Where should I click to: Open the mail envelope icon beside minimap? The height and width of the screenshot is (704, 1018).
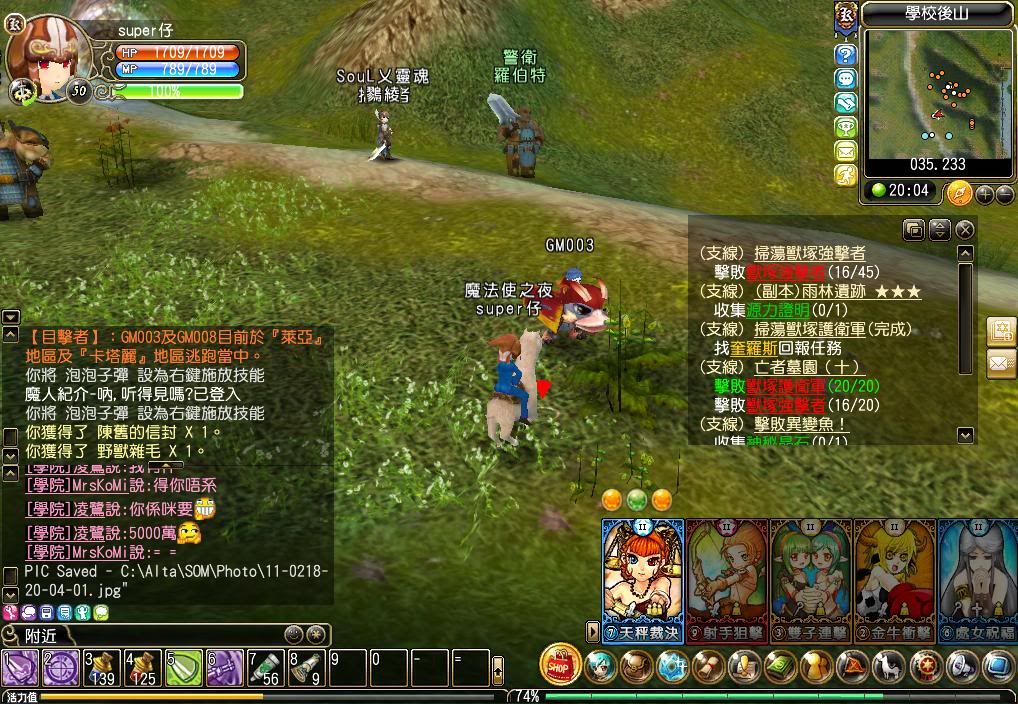(x=846, y=152)
